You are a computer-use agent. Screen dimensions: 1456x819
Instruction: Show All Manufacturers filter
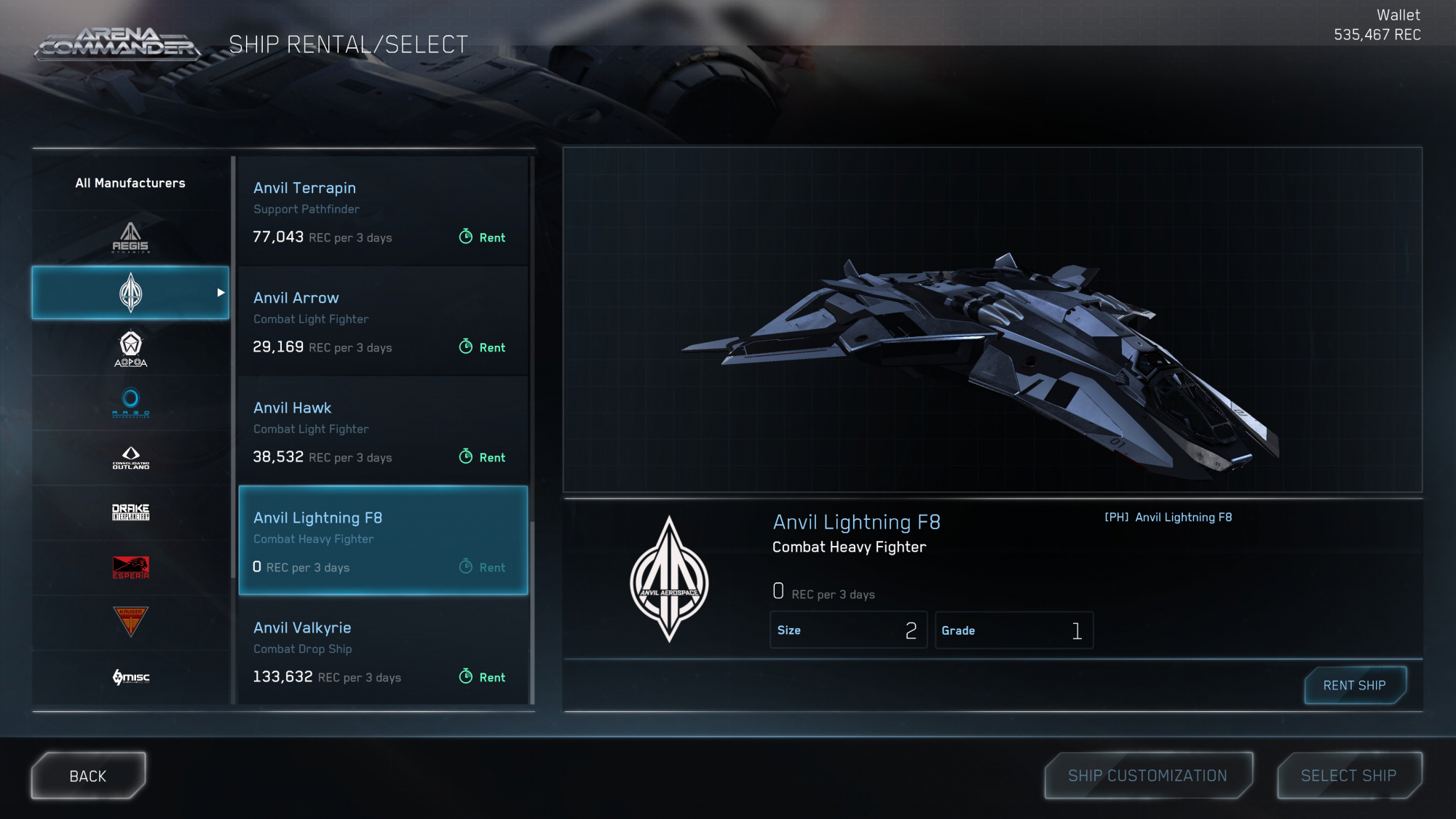tap(130, 183)
